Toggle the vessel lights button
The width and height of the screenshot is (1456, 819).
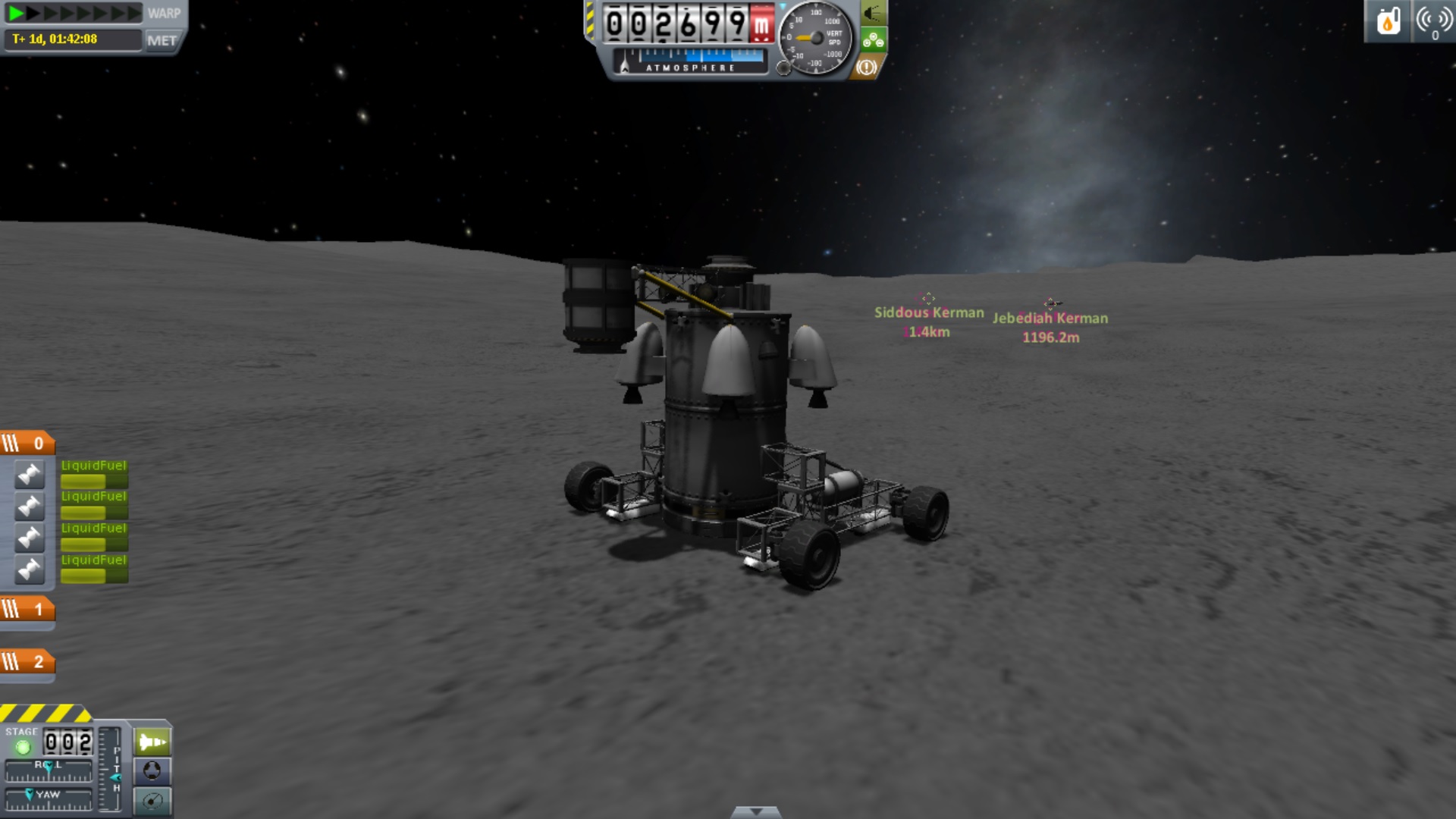(873, 13)
